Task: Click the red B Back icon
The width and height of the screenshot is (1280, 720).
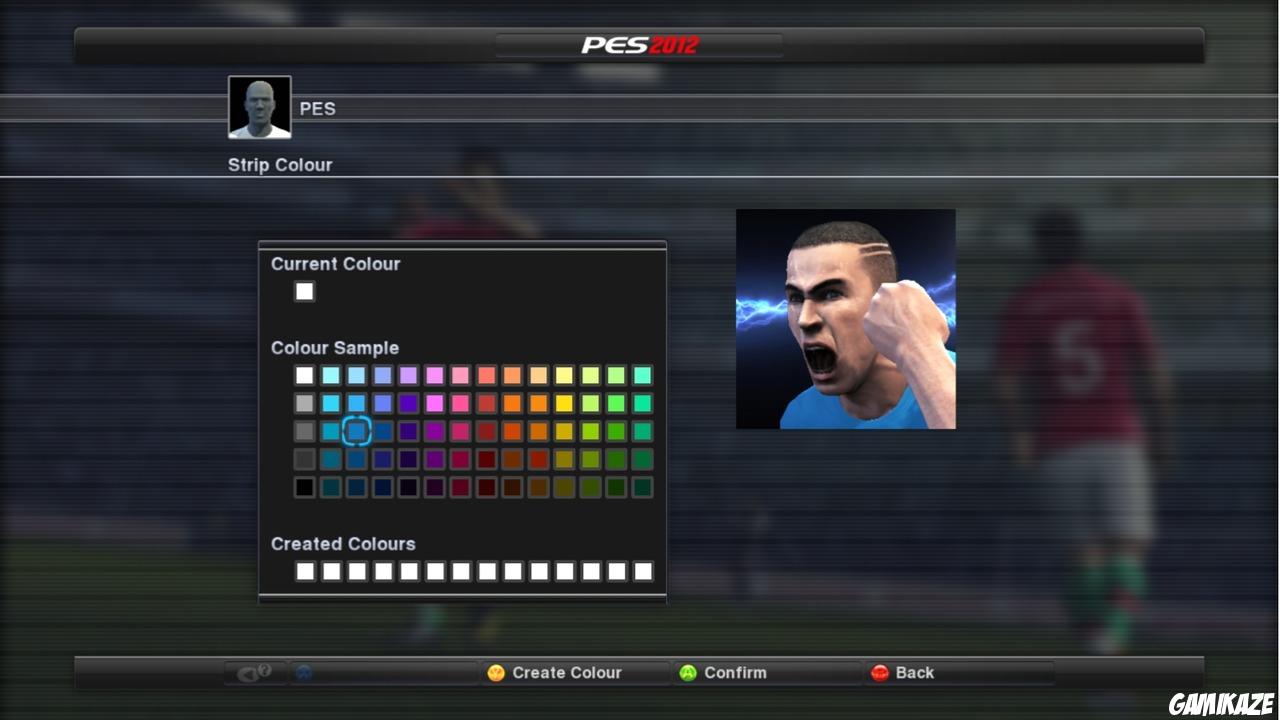Action: click(x=880, y=672)
